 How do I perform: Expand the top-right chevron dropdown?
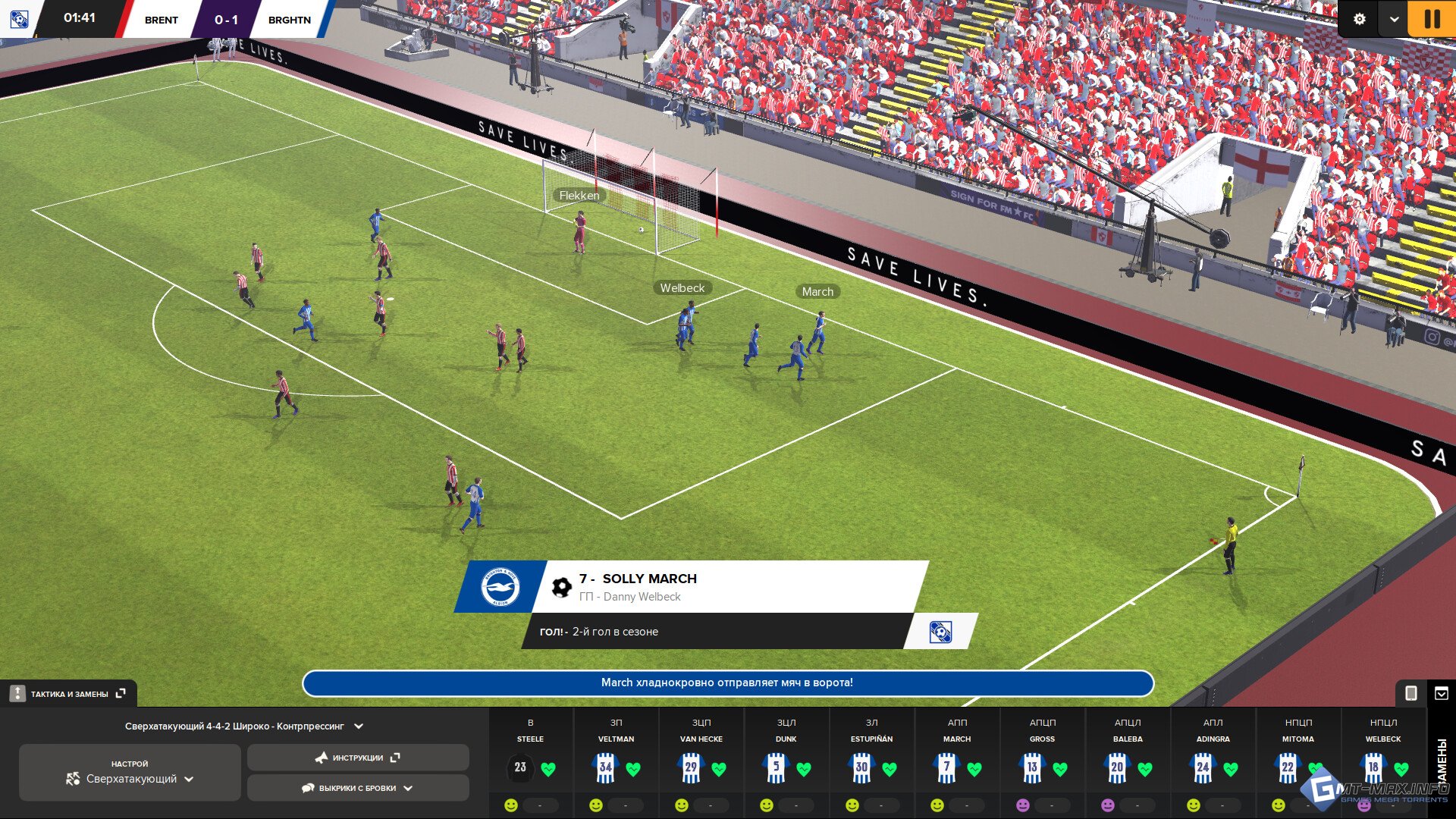[1394, 19]
